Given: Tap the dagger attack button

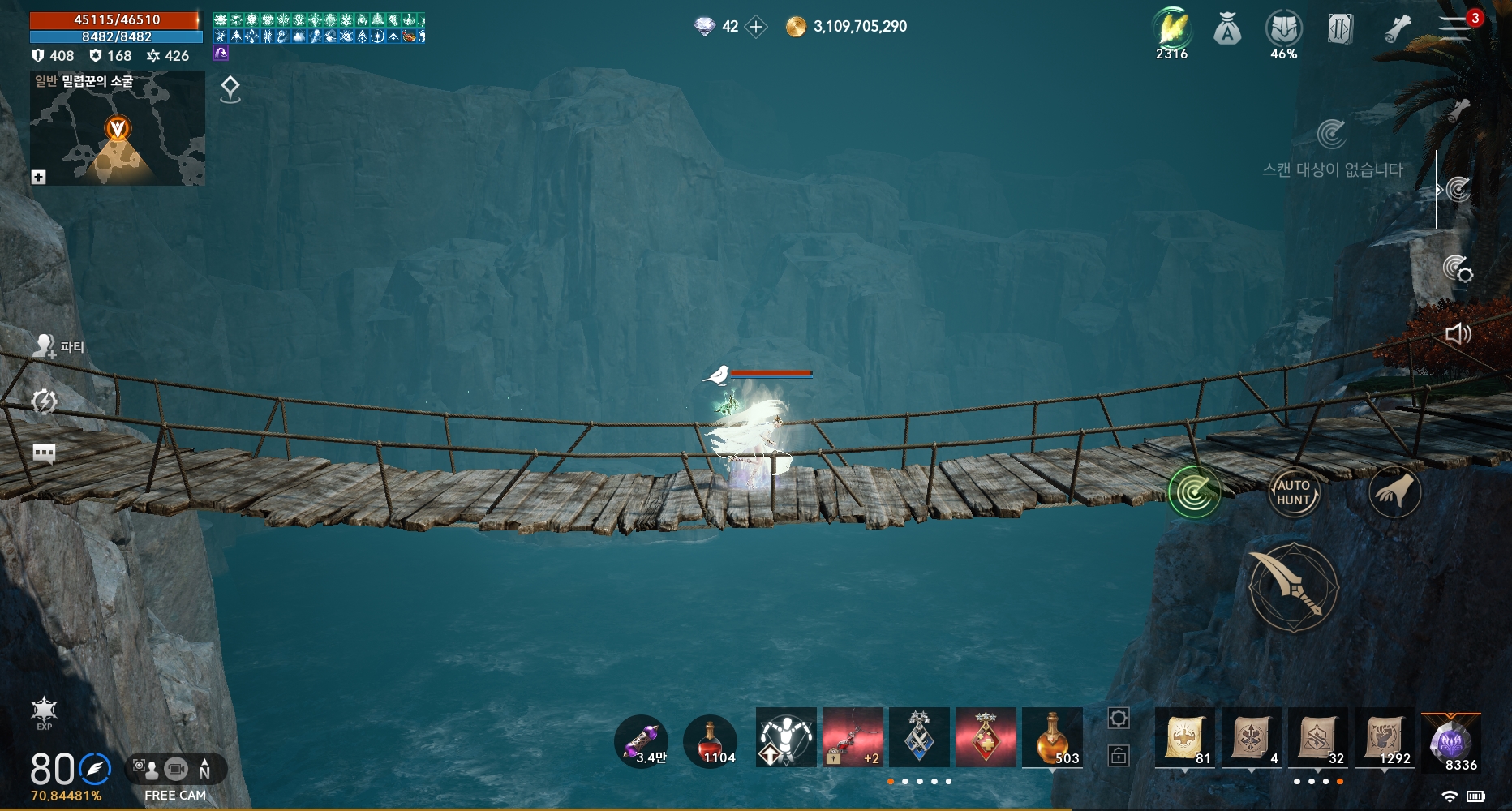Looking at the screenshot, I should pyautogui.click(x=1293, y=588).
